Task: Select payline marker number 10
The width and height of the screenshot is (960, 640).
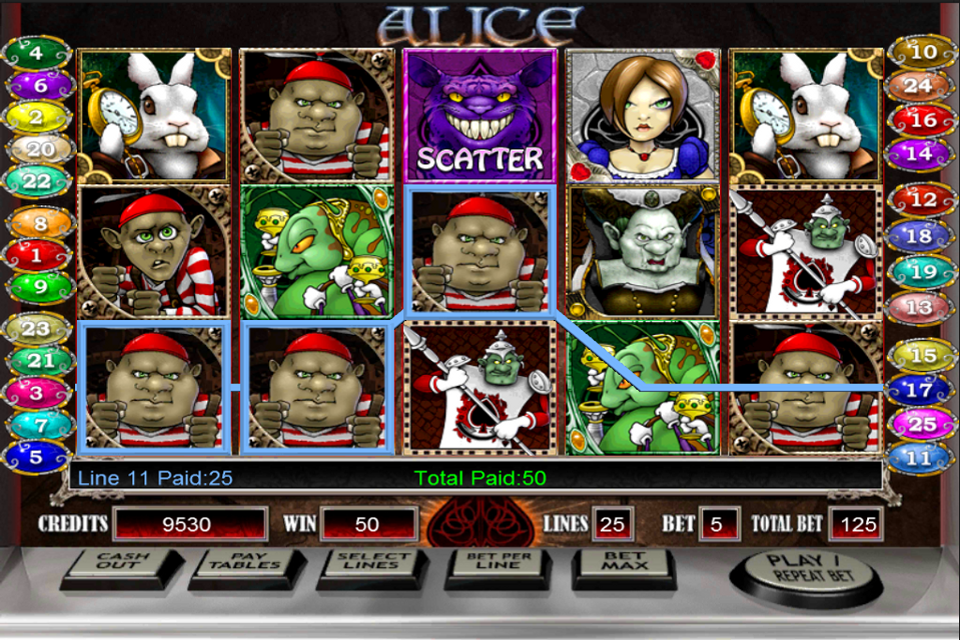Action: click(x=922, y=52)
